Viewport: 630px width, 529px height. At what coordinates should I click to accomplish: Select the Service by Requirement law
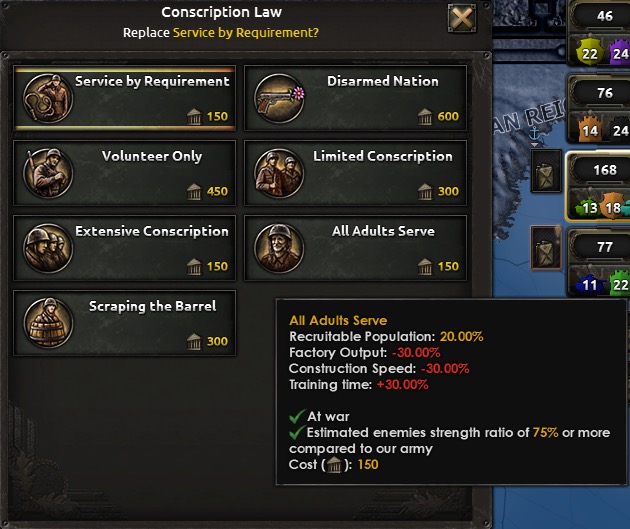coord(124,98)
